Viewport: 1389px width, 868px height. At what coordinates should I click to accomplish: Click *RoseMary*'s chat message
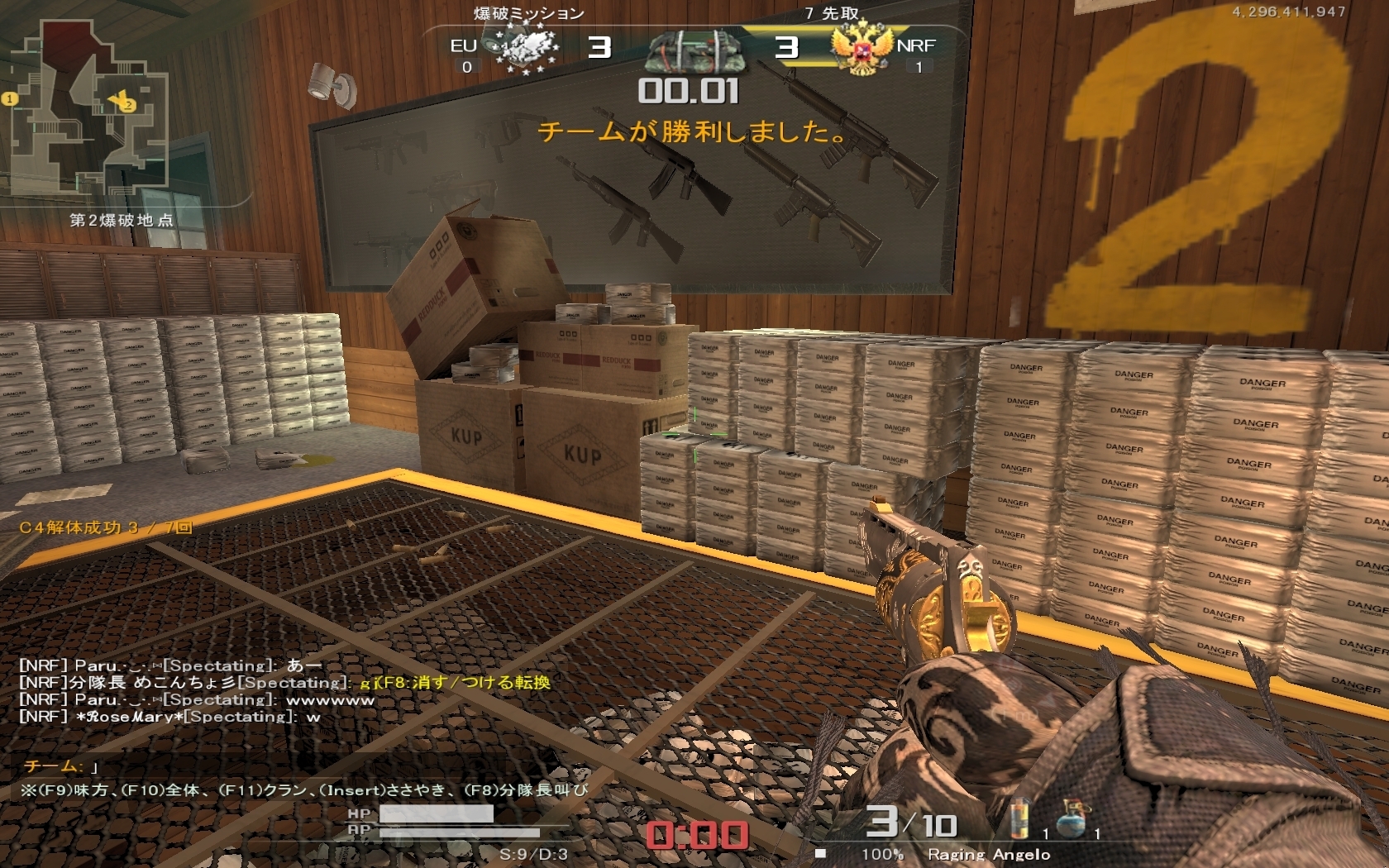click(169, 717)
